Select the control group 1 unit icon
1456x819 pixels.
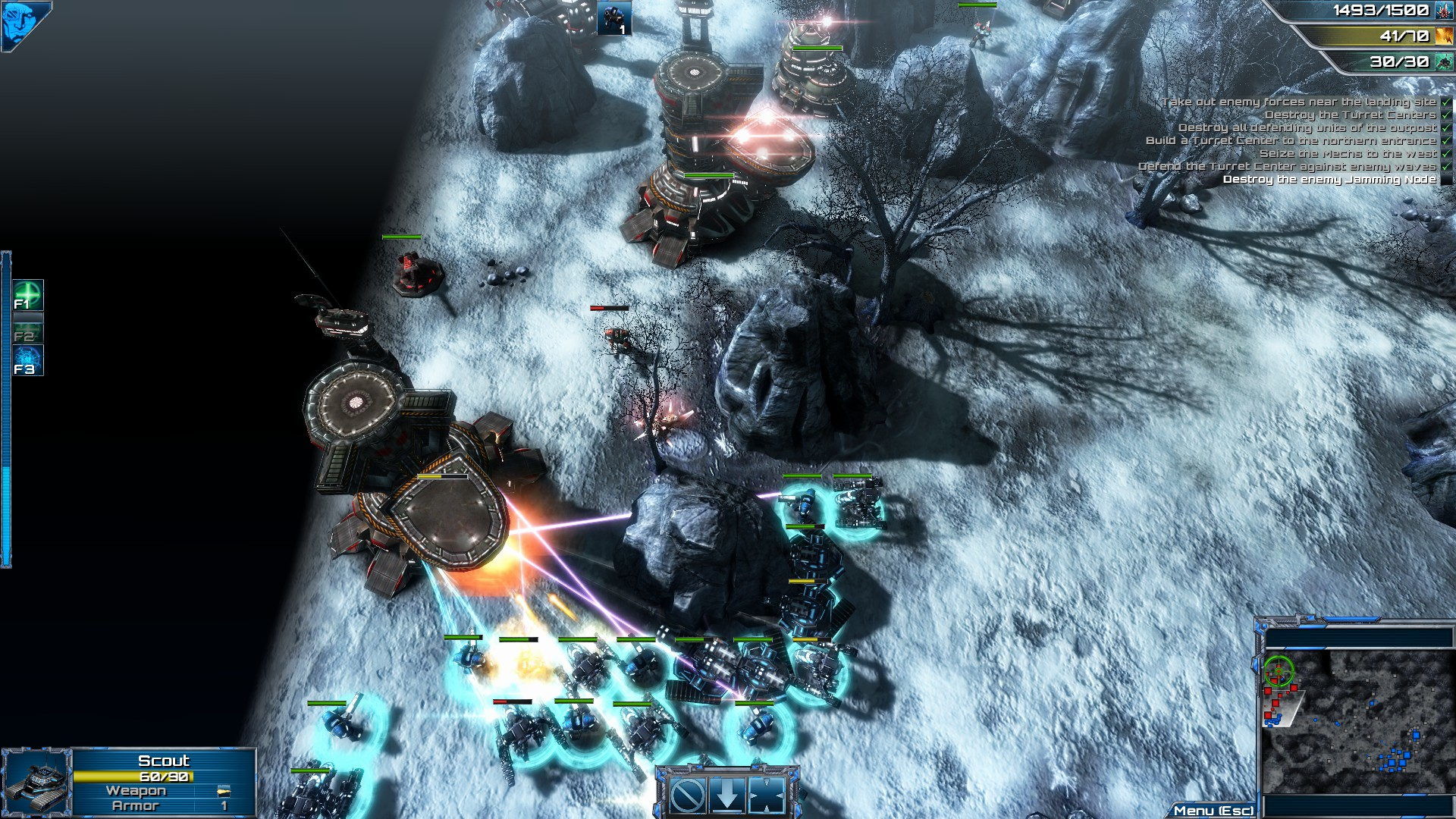click(613, 18)
